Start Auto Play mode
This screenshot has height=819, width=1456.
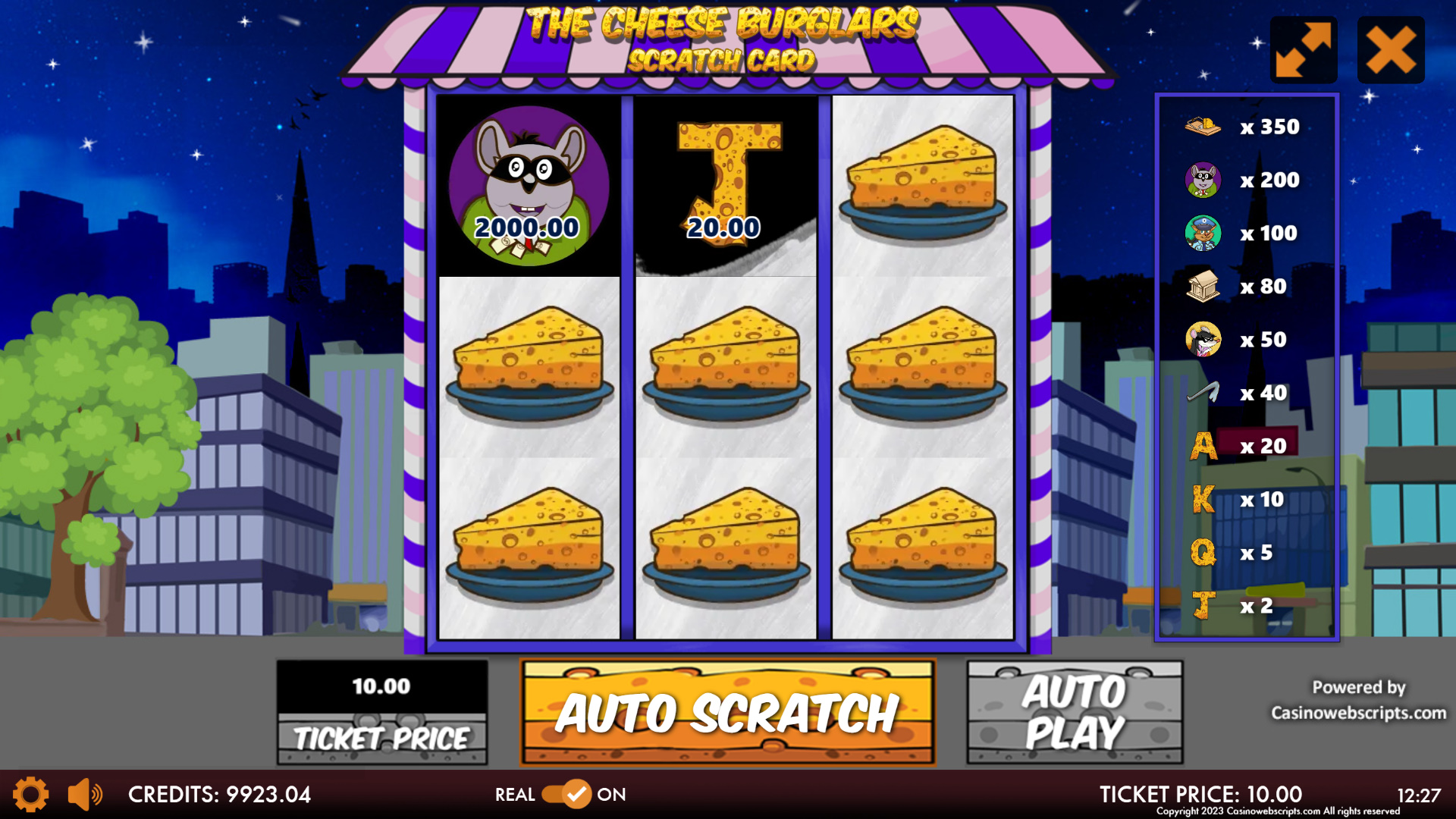pos(1075,712)
